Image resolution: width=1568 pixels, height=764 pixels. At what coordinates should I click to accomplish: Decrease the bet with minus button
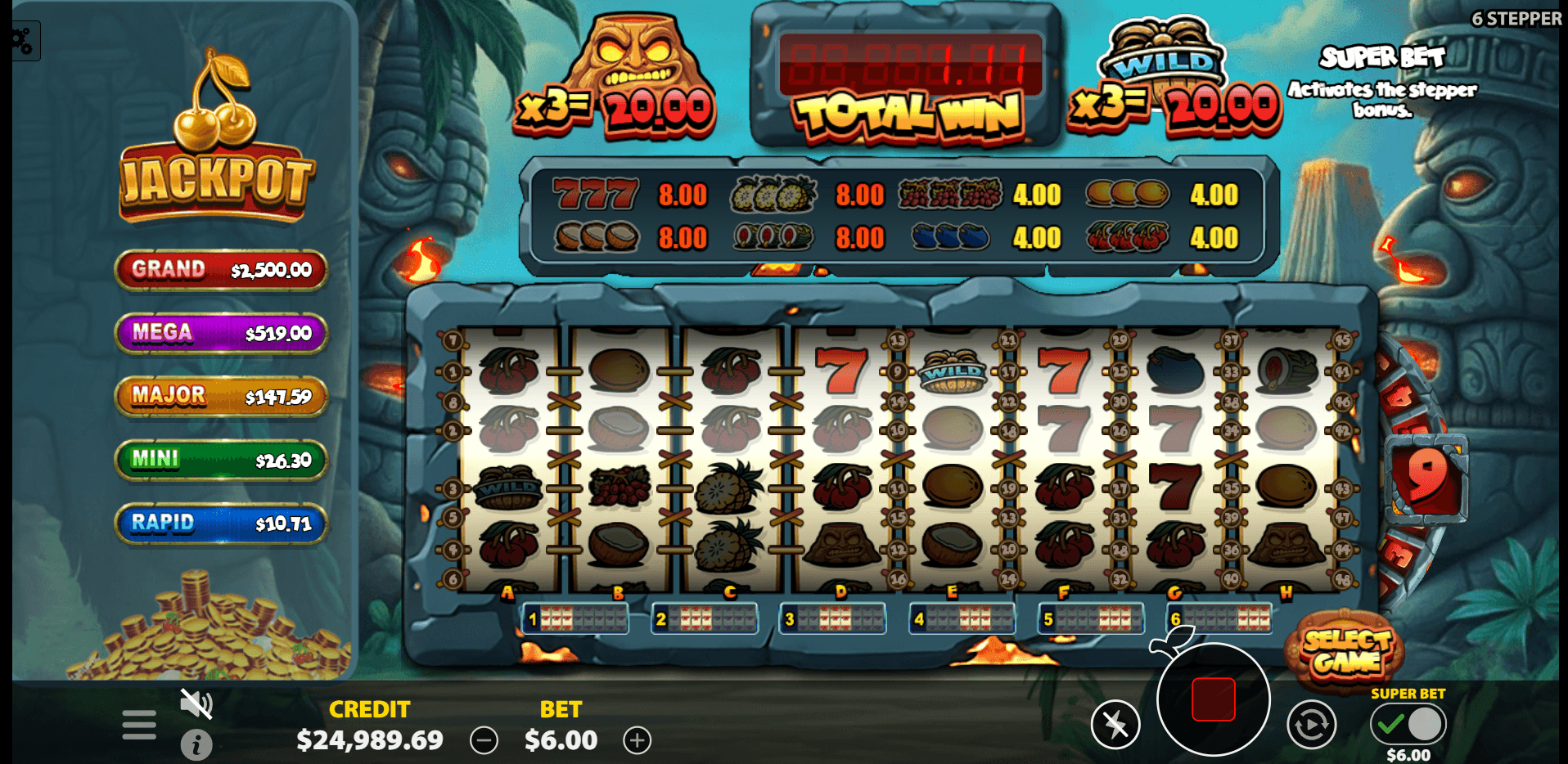coord(484,741)
